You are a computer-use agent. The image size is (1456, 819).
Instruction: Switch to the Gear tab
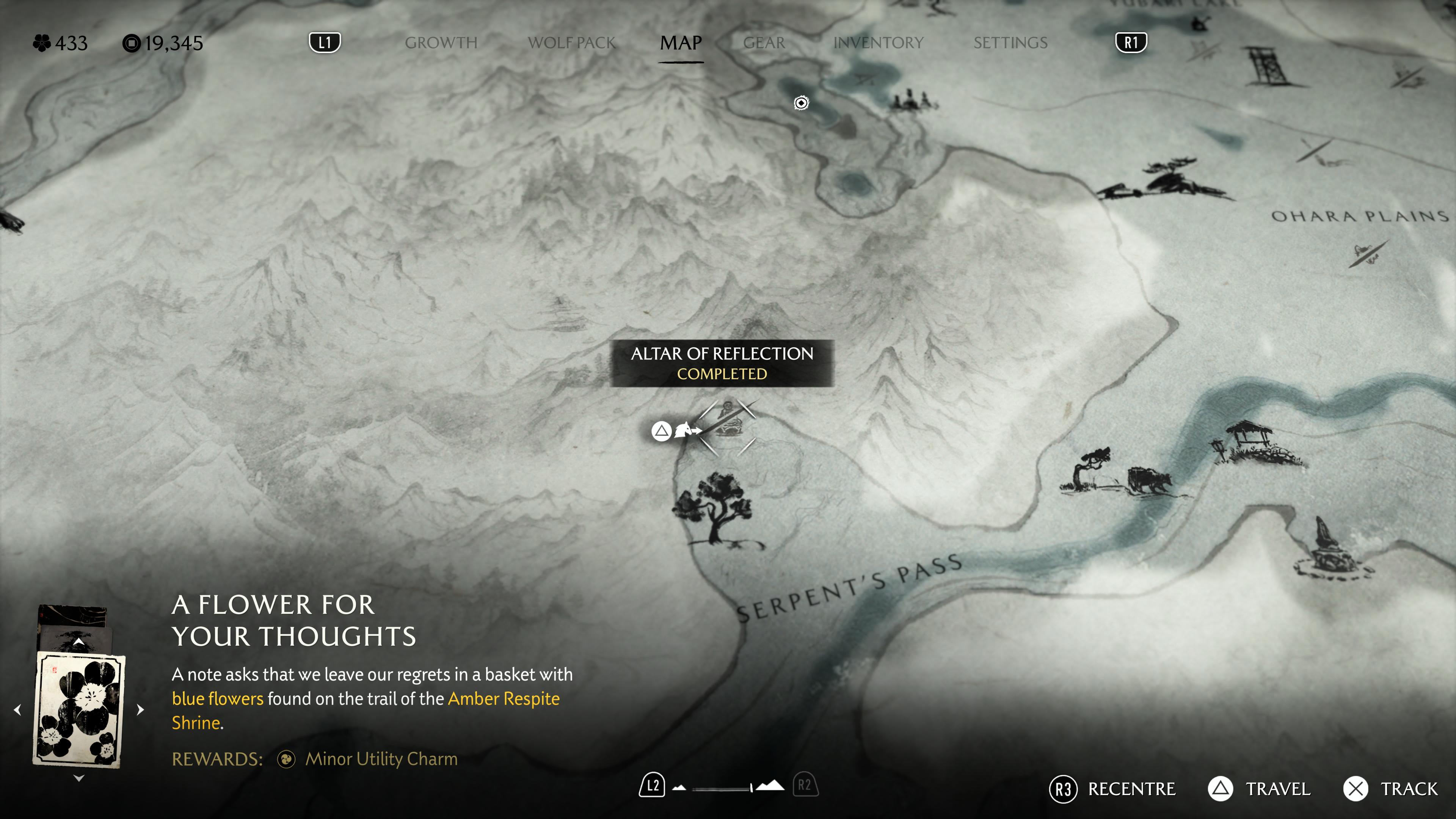click(764, 43)
